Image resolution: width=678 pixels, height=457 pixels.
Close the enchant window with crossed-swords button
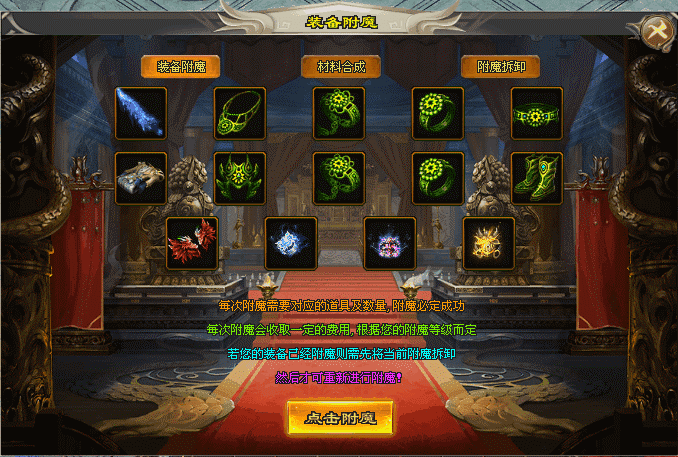pos(656,31)
